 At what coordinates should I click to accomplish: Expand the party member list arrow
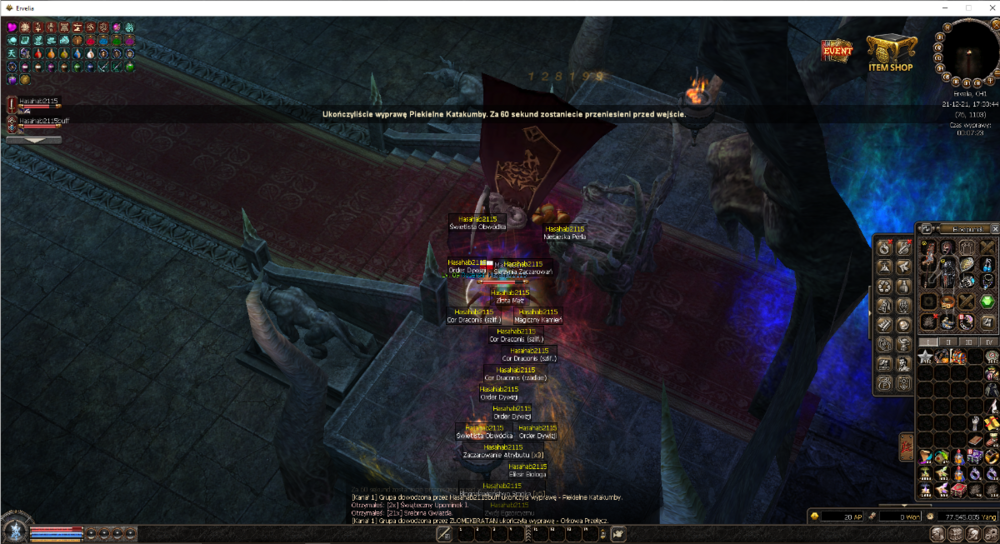32,140
